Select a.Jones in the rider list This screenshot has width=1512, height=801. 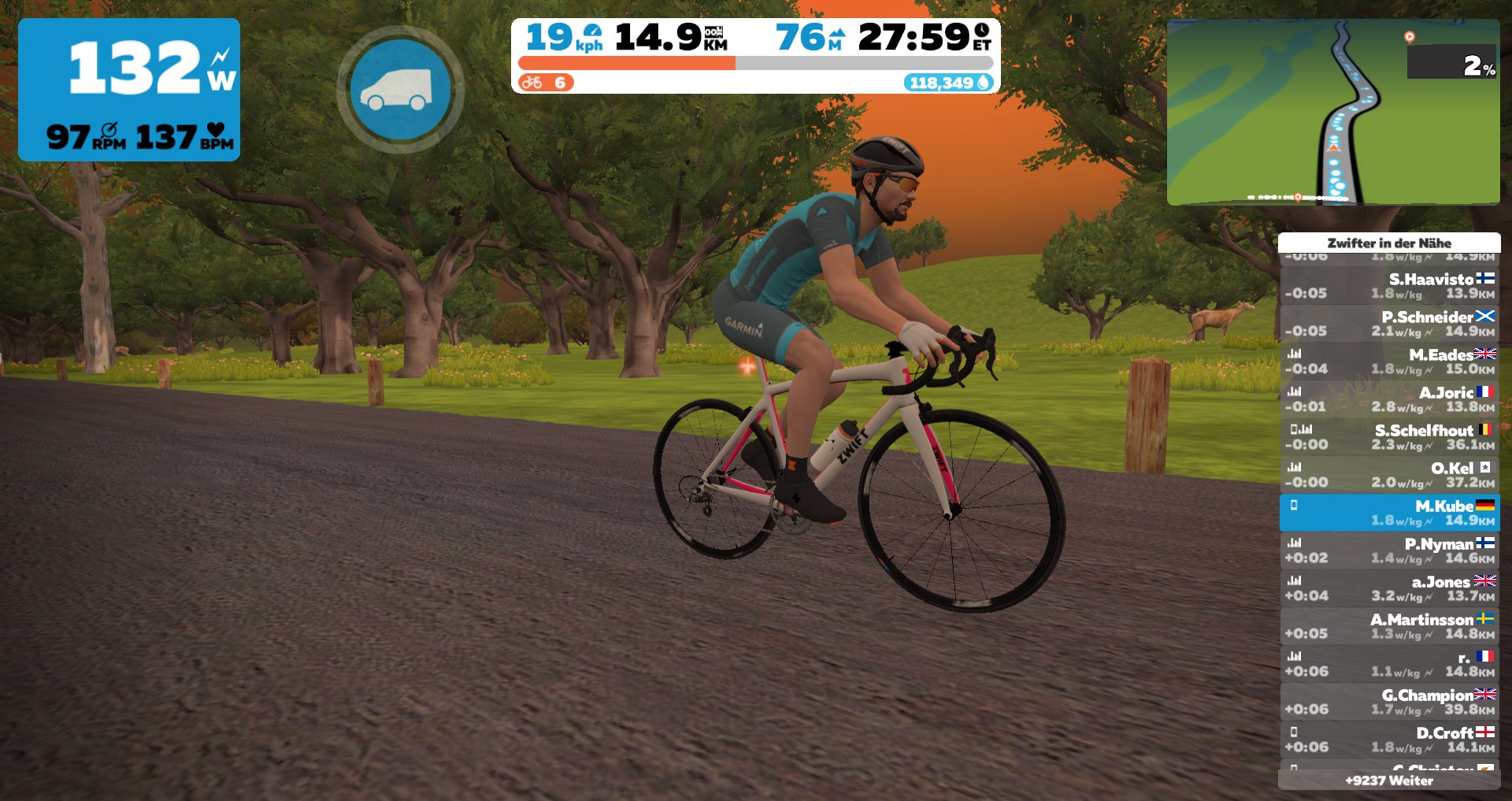[1389, 588]
